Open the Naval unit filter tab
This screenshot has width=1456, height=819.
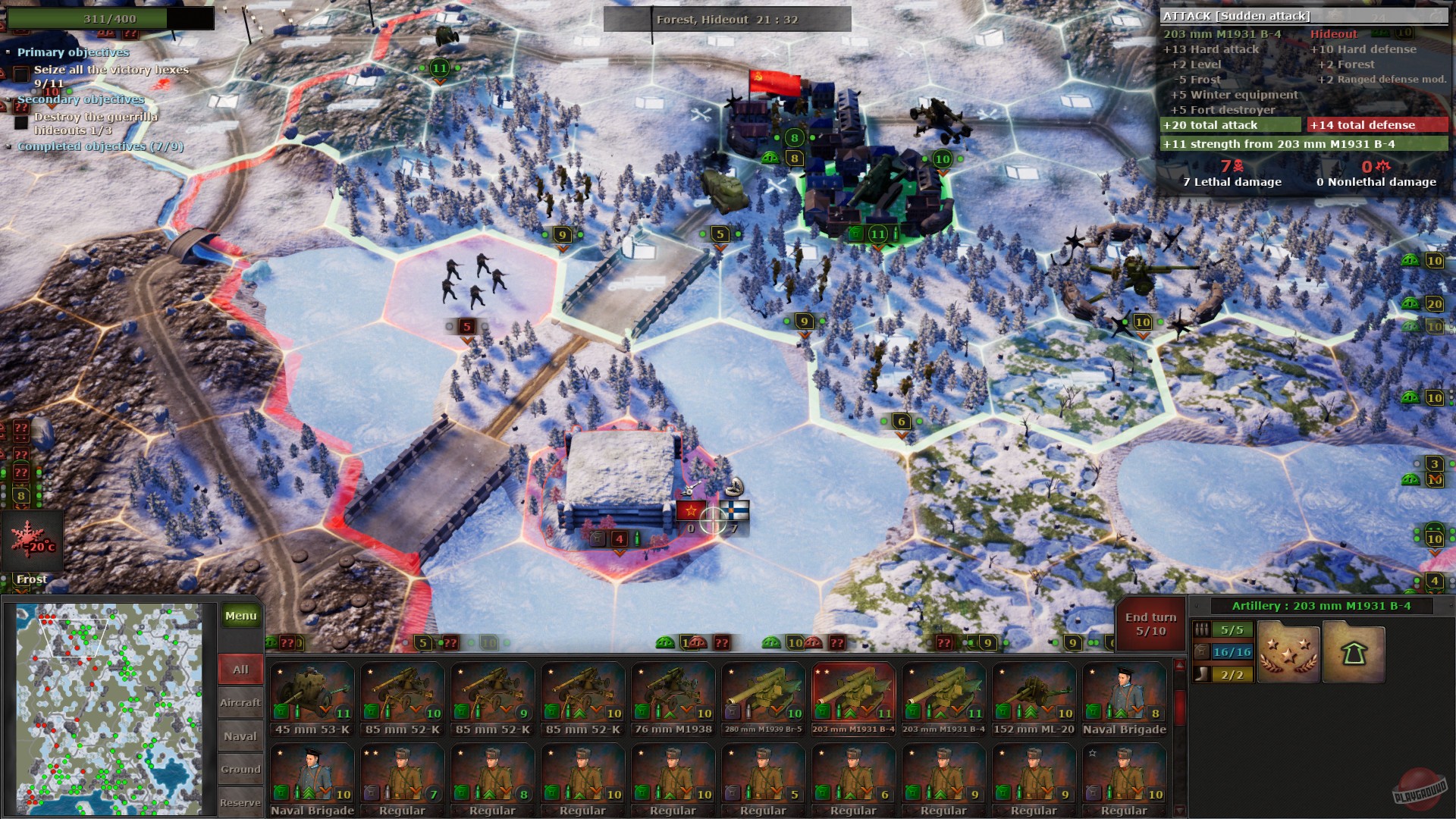[x=240, y=736]
